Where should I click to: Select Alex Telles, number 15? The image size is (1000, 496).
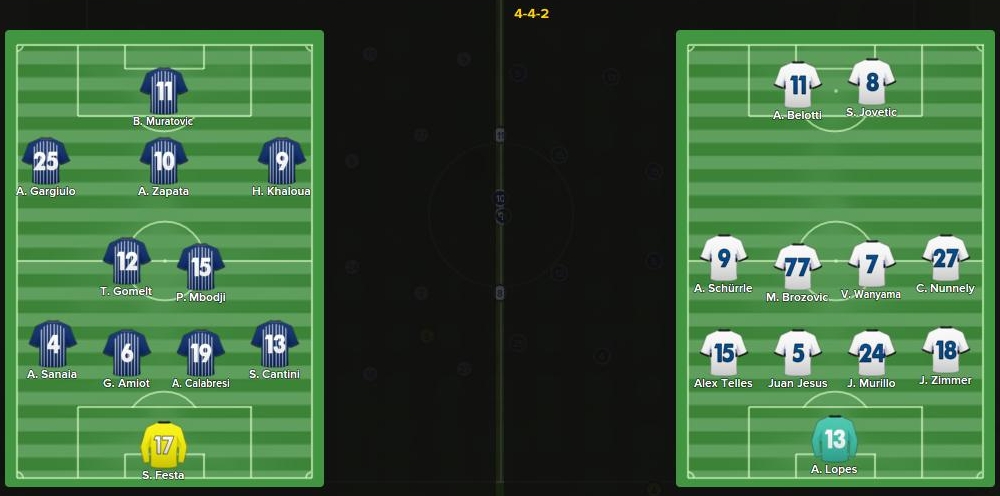[x=724, y=353]
